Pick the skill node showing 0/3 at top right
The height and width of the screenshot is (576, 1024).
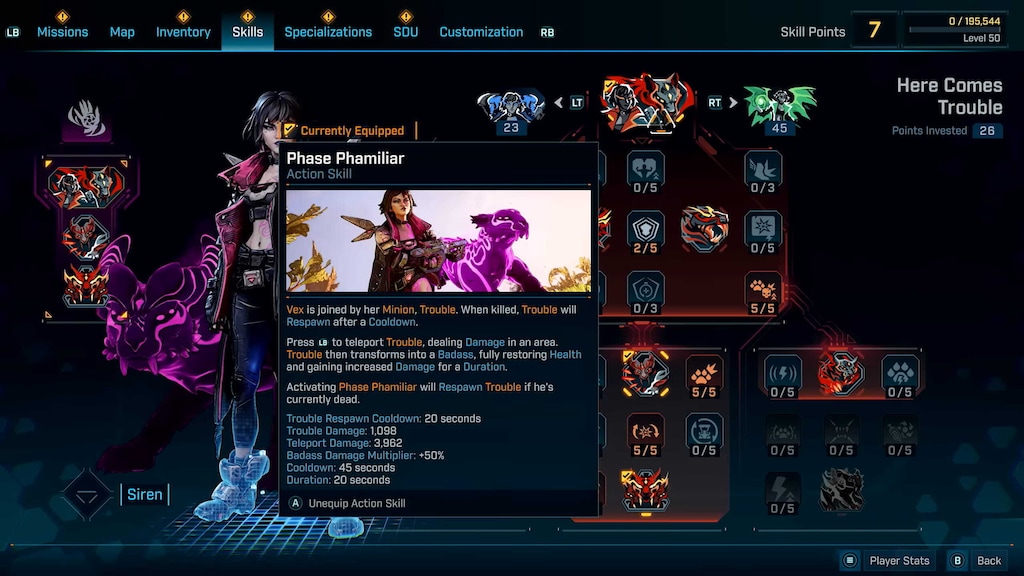[763, 170]
